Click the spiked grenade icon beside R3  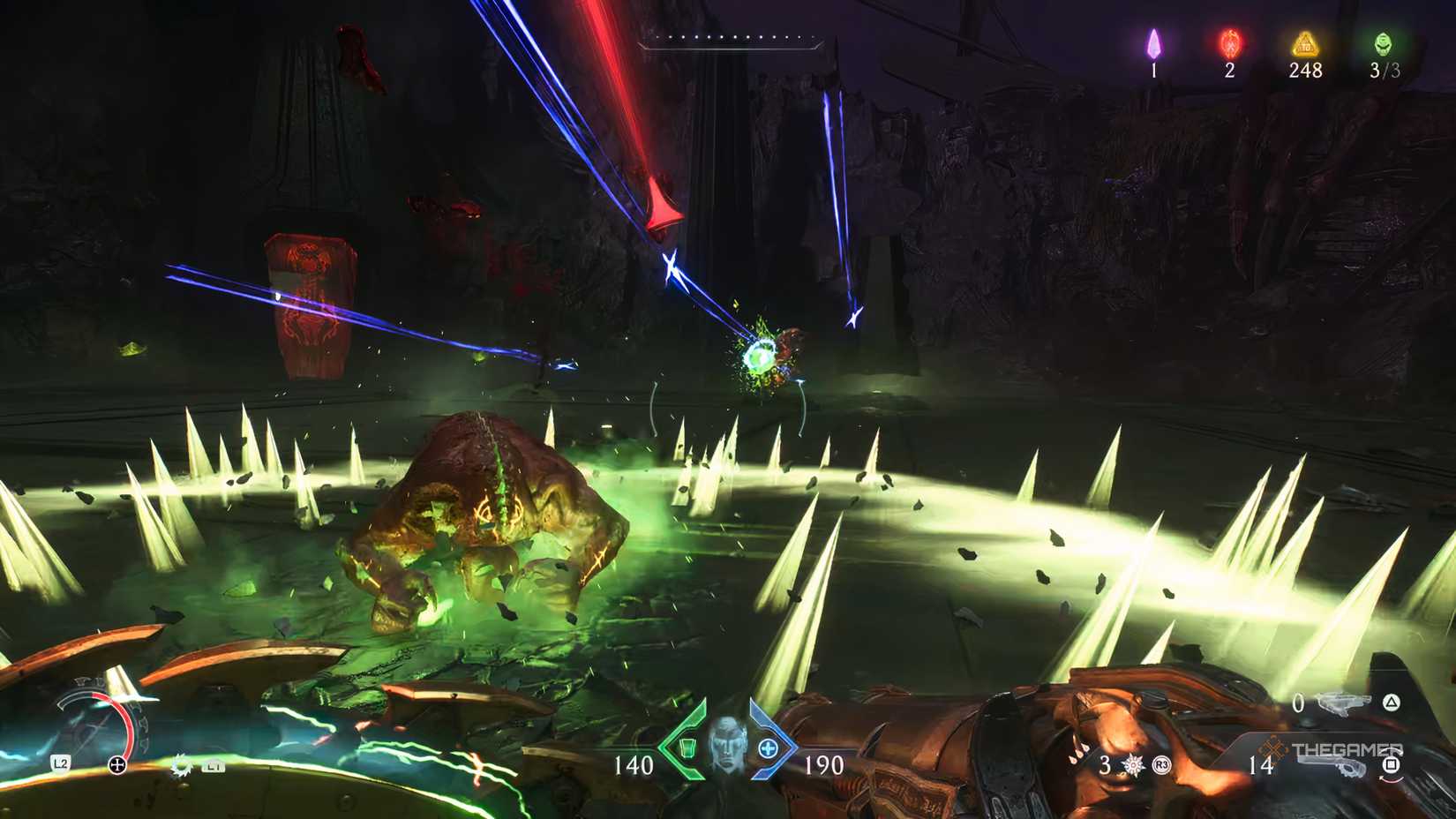[1132, 766]
